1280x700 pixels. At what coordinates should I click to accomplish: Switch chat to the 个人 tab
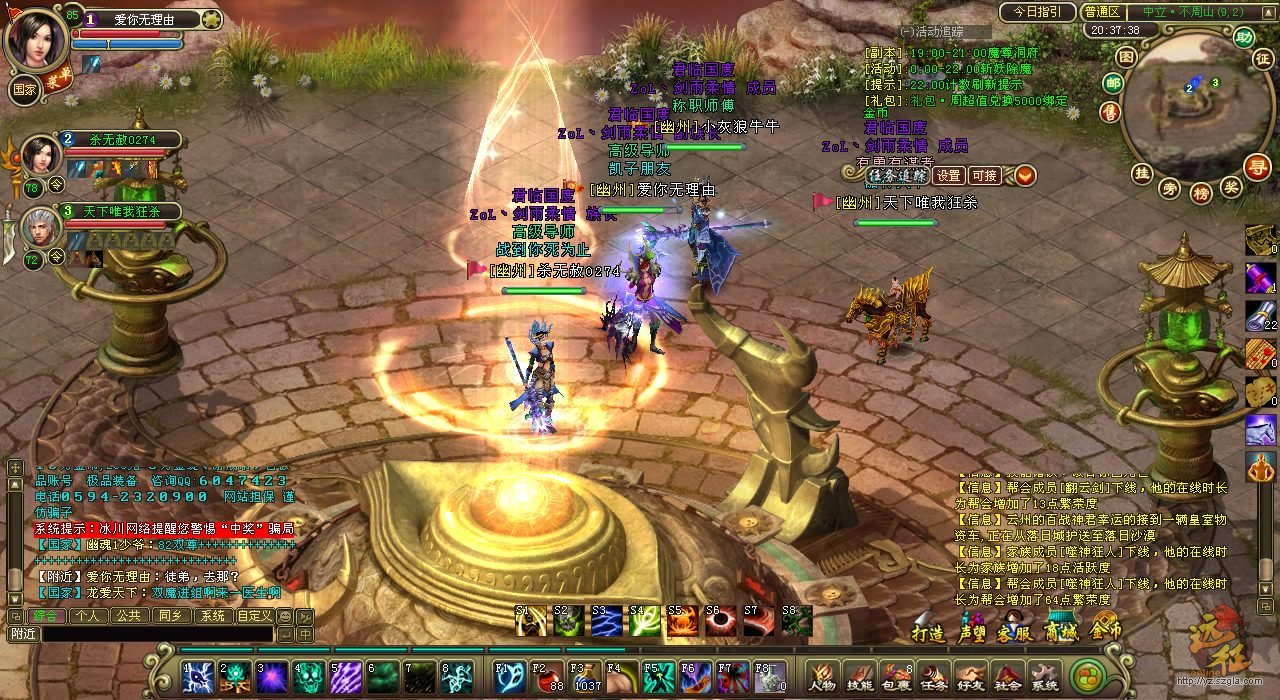pyautogui.click(x=87, y=616)
